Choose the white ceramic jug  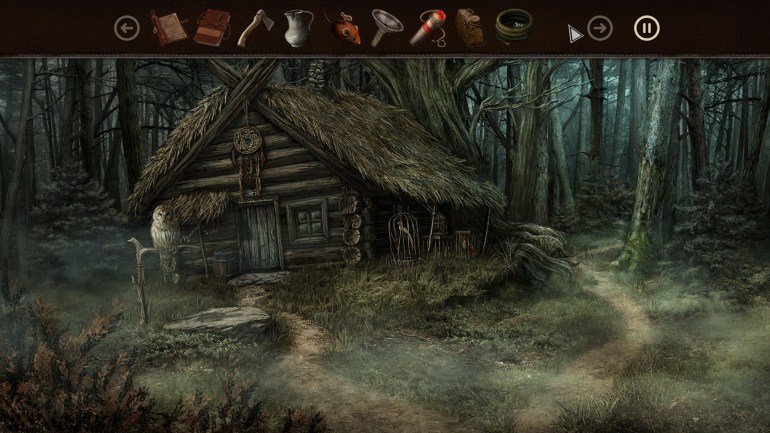pos(297,28)
